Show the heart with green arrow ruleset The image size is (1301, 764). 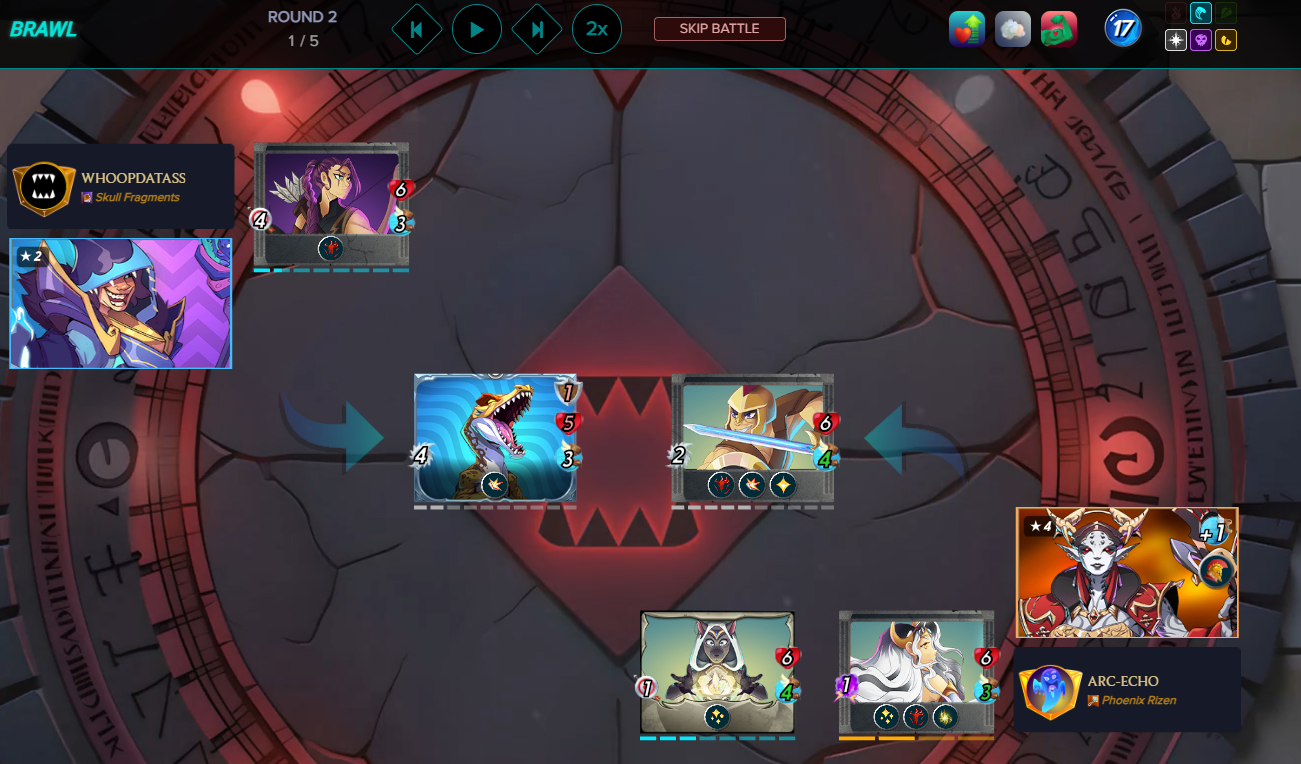(x=967, y=30)
